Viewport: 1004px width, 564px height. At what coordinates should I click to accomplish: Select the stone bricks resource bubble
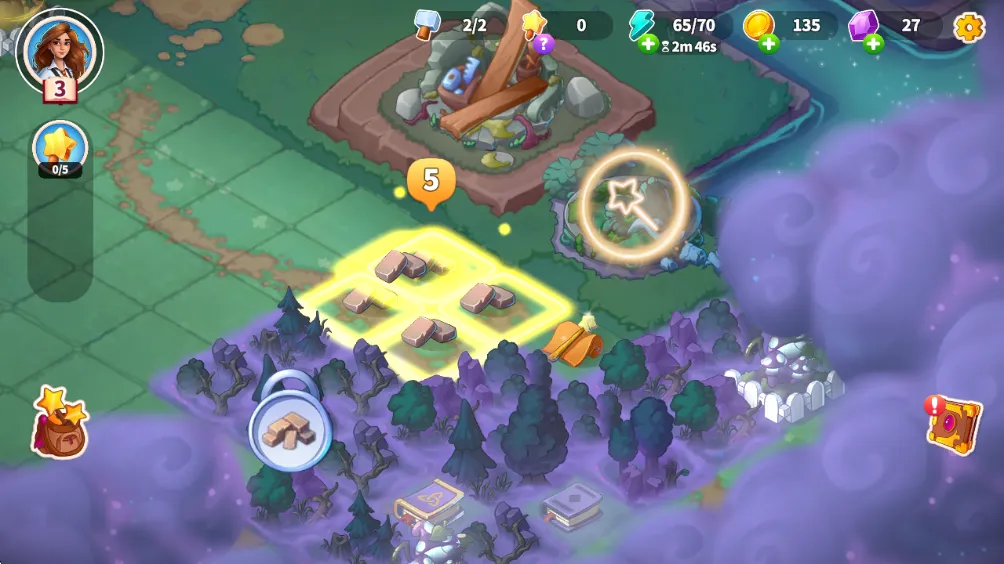click(289, 431)
